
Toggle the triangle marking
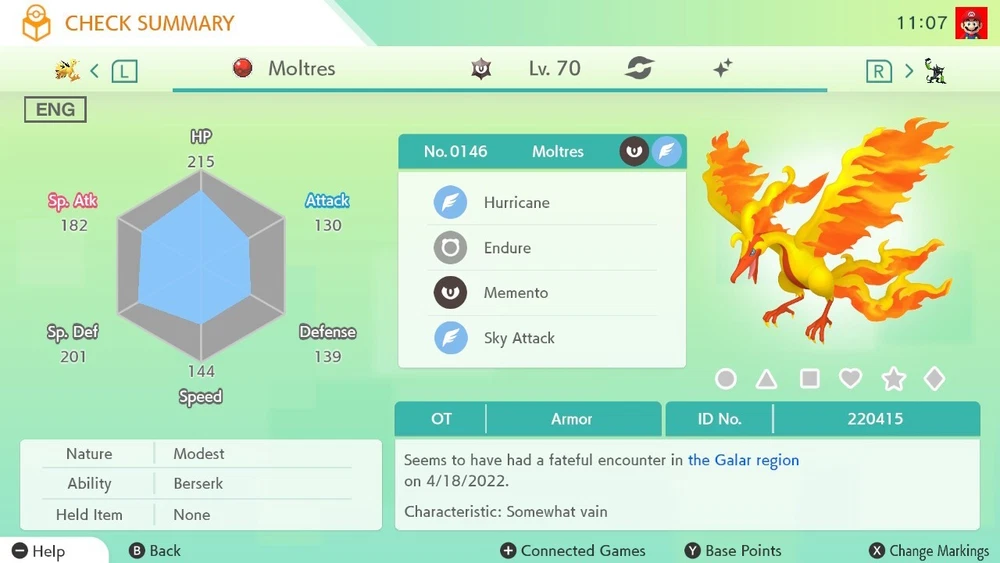pos(767,379)
